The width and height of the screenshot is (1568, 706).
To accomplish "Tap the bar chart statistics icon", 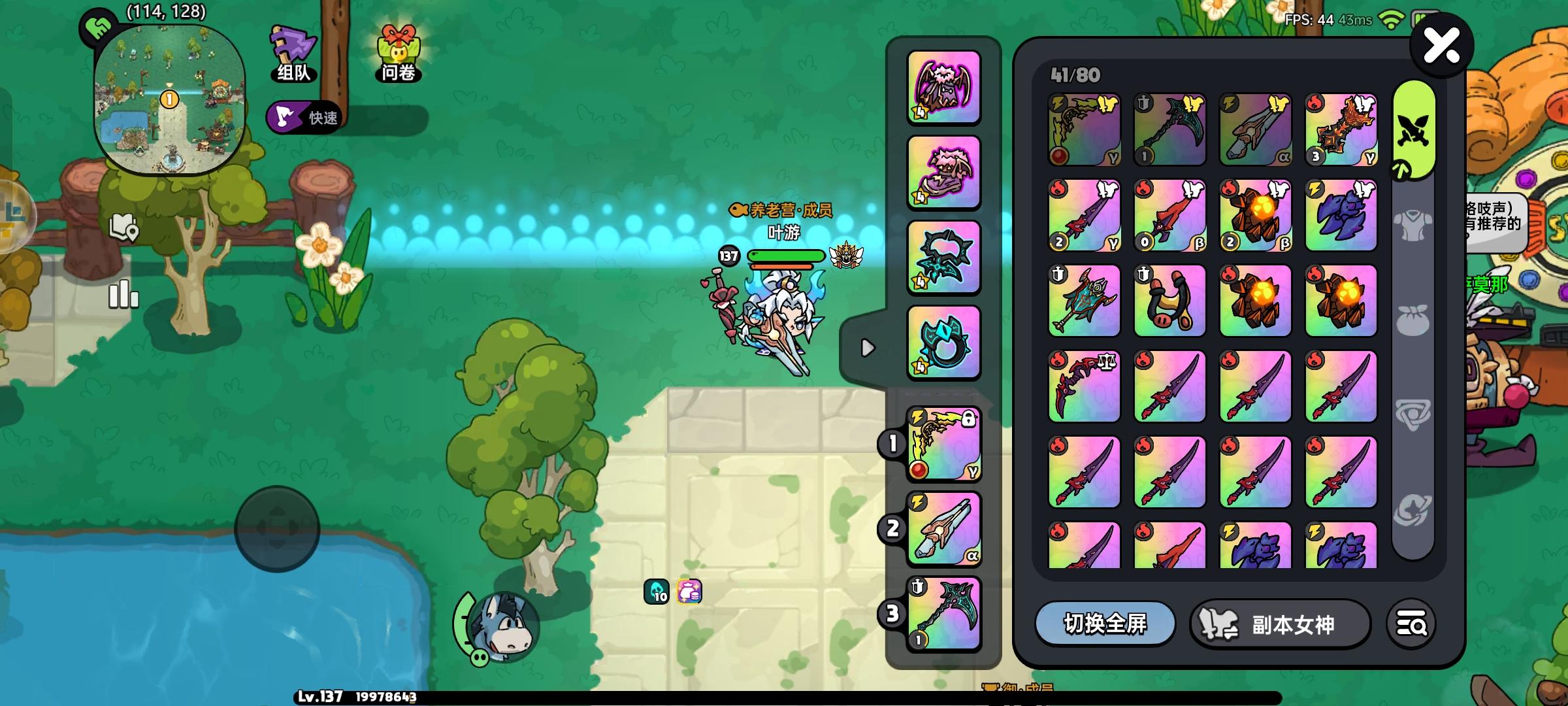I will point(123,295).
